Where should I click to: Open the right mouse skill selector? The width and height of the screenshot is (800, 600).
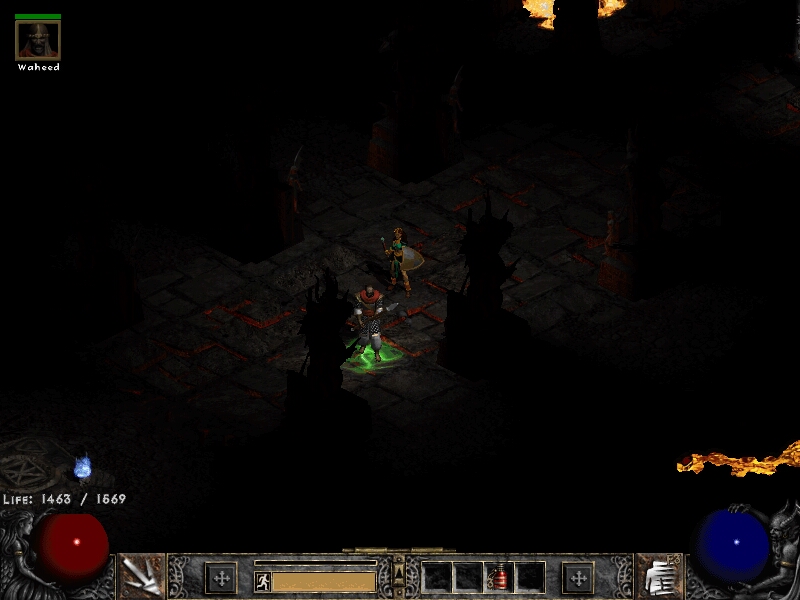coord(658,577)
